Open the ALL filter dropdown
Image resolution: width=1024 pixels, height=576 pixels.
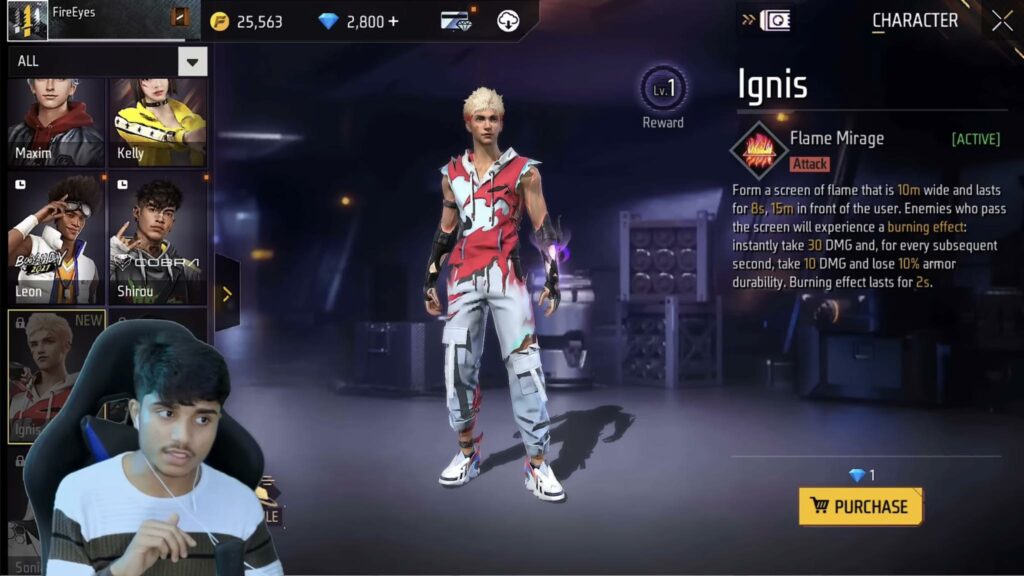click(x=192, y=61)
